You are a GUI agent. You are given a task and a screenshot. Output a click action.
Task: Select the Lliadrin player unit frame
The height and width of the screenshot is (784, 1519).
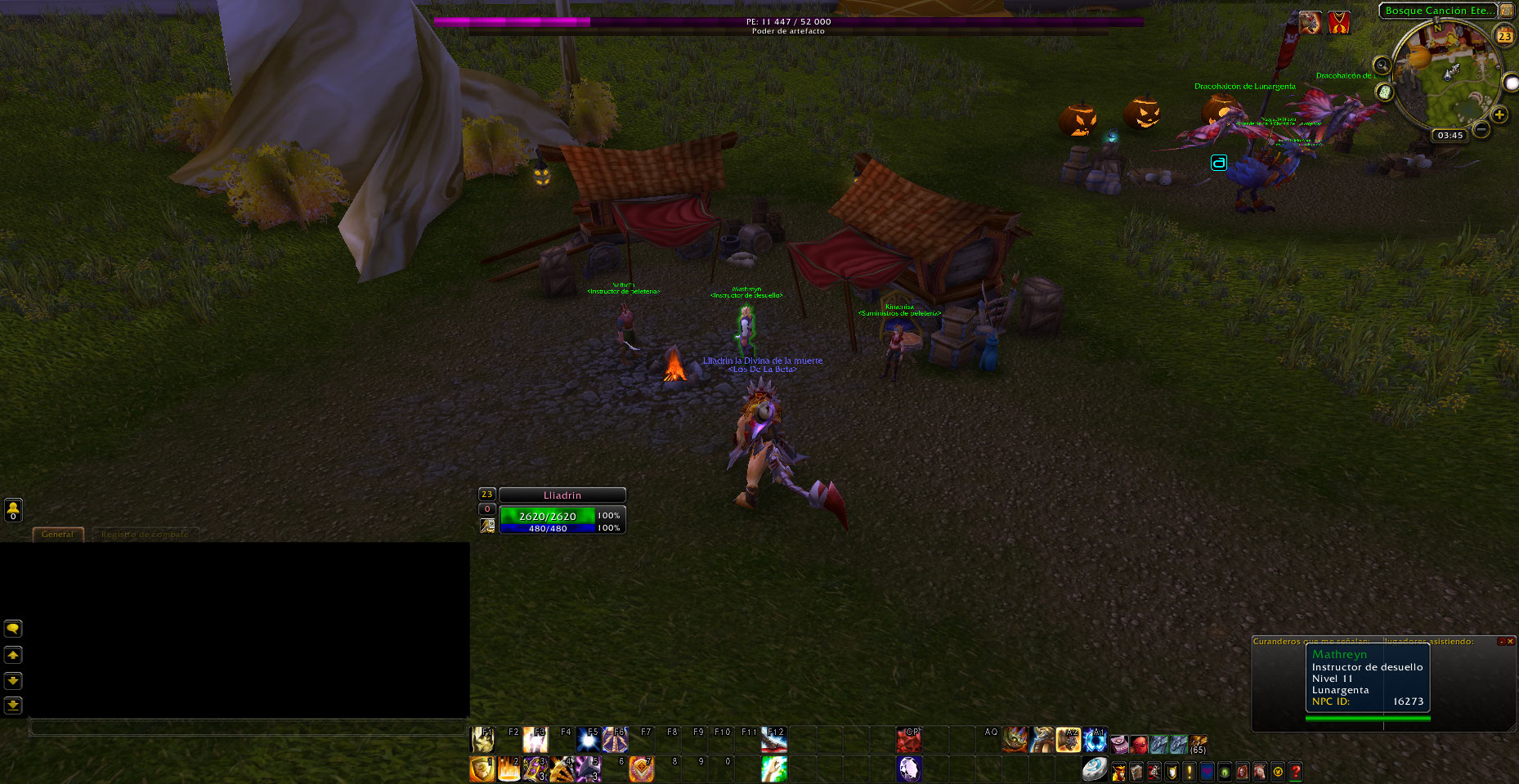pyautogui.click(x=562, y=495)
